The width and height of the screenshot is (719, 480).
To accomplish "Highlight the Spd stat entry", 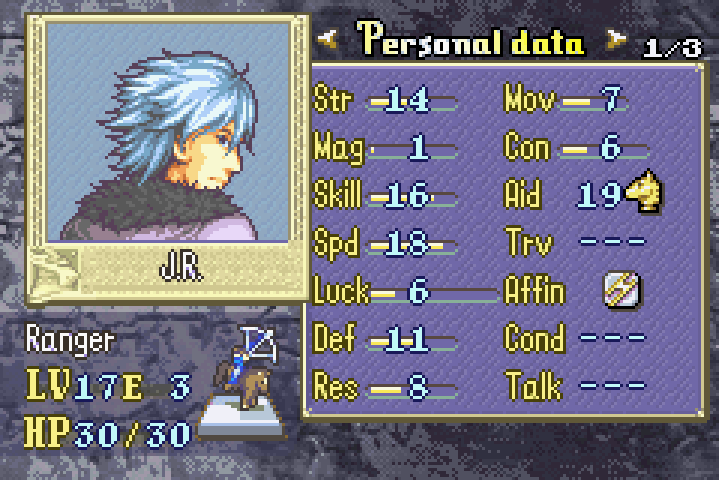I will [385, 244].
